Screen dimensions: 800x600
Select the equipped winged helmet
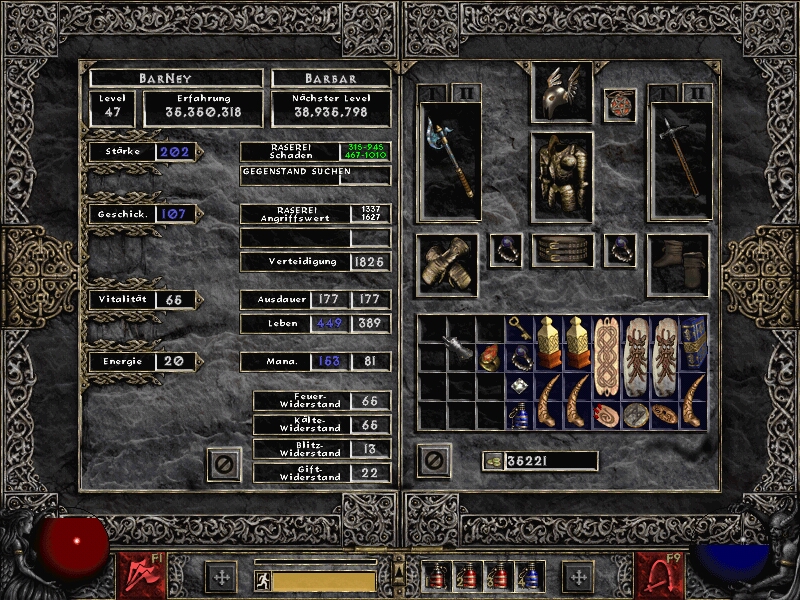point(561,91)
